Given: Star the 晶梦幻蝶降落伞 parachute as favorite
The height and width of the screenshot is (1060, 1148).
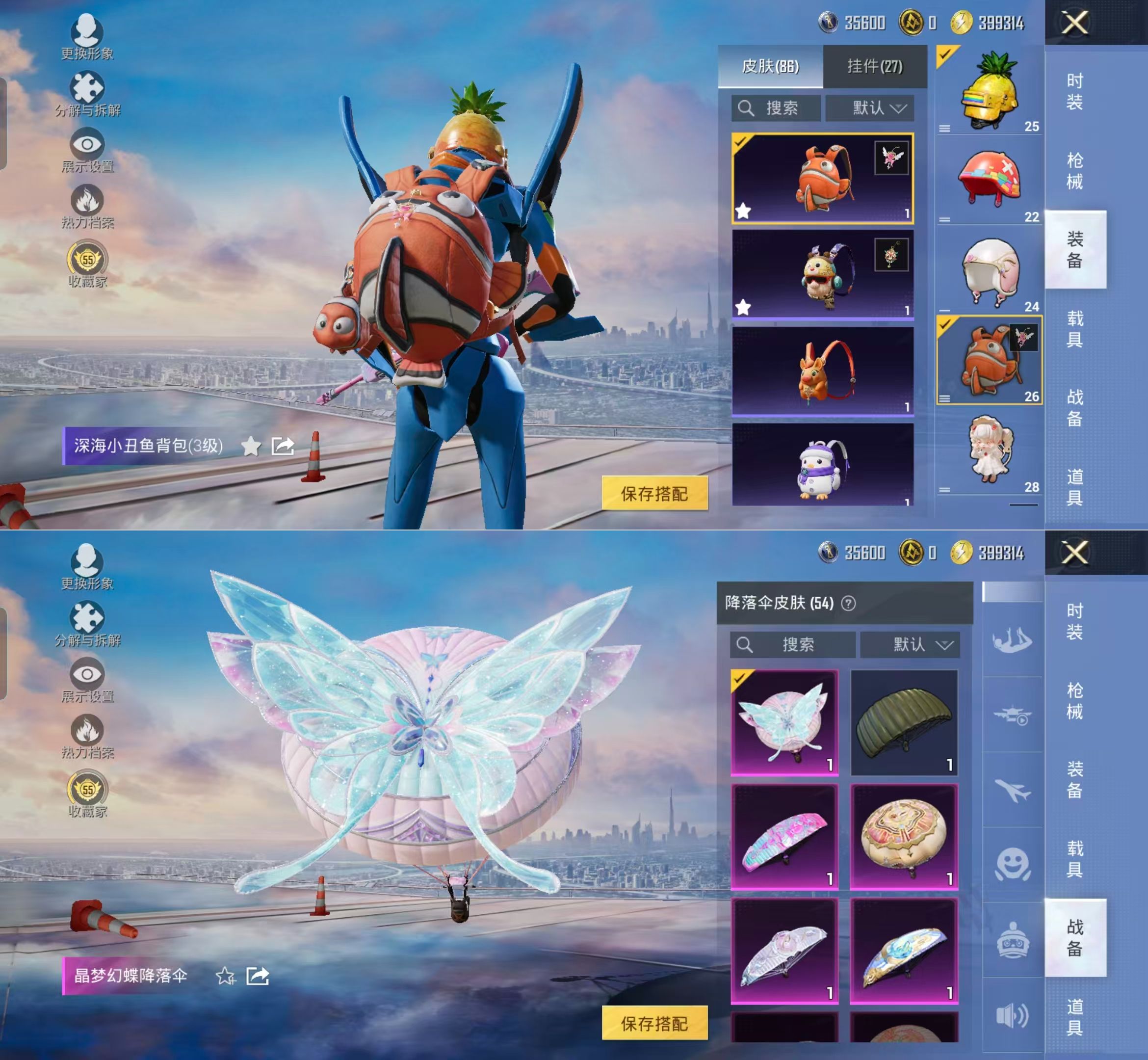Looking at the screenshot, I should pyautogui.click(x=225, y=976).
